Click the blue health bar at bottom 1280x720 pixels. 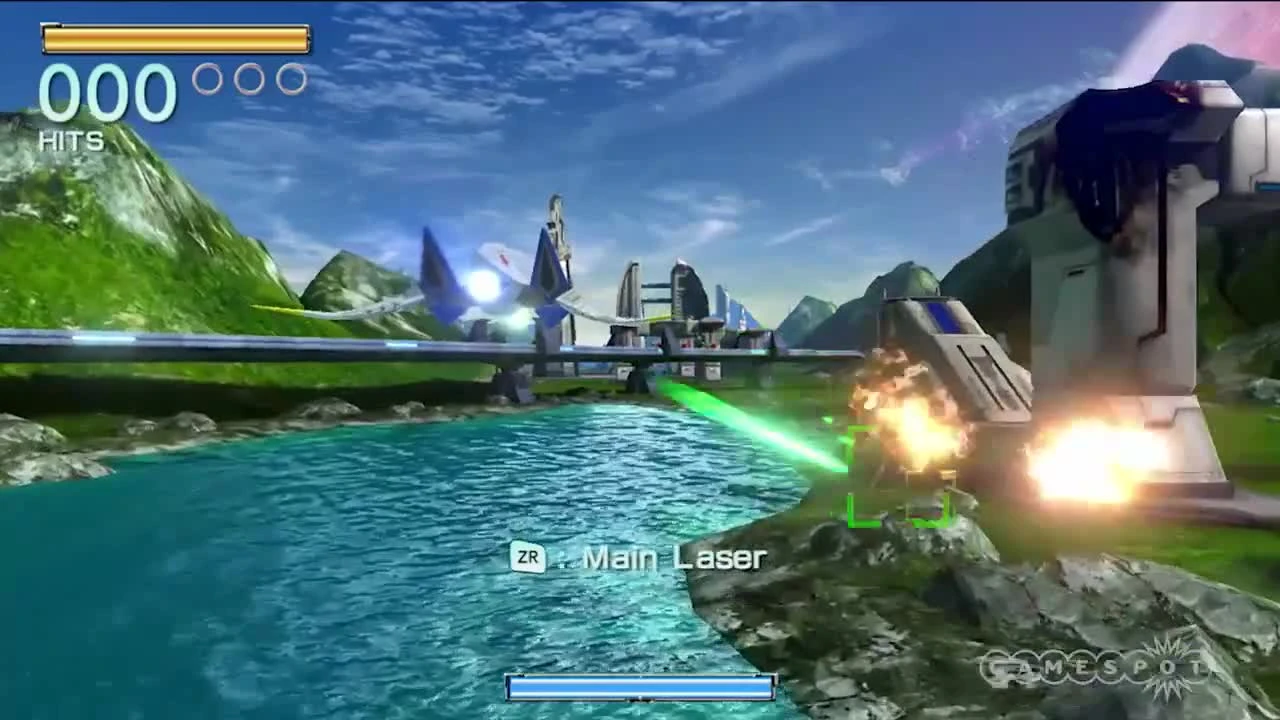pos(640,687)
